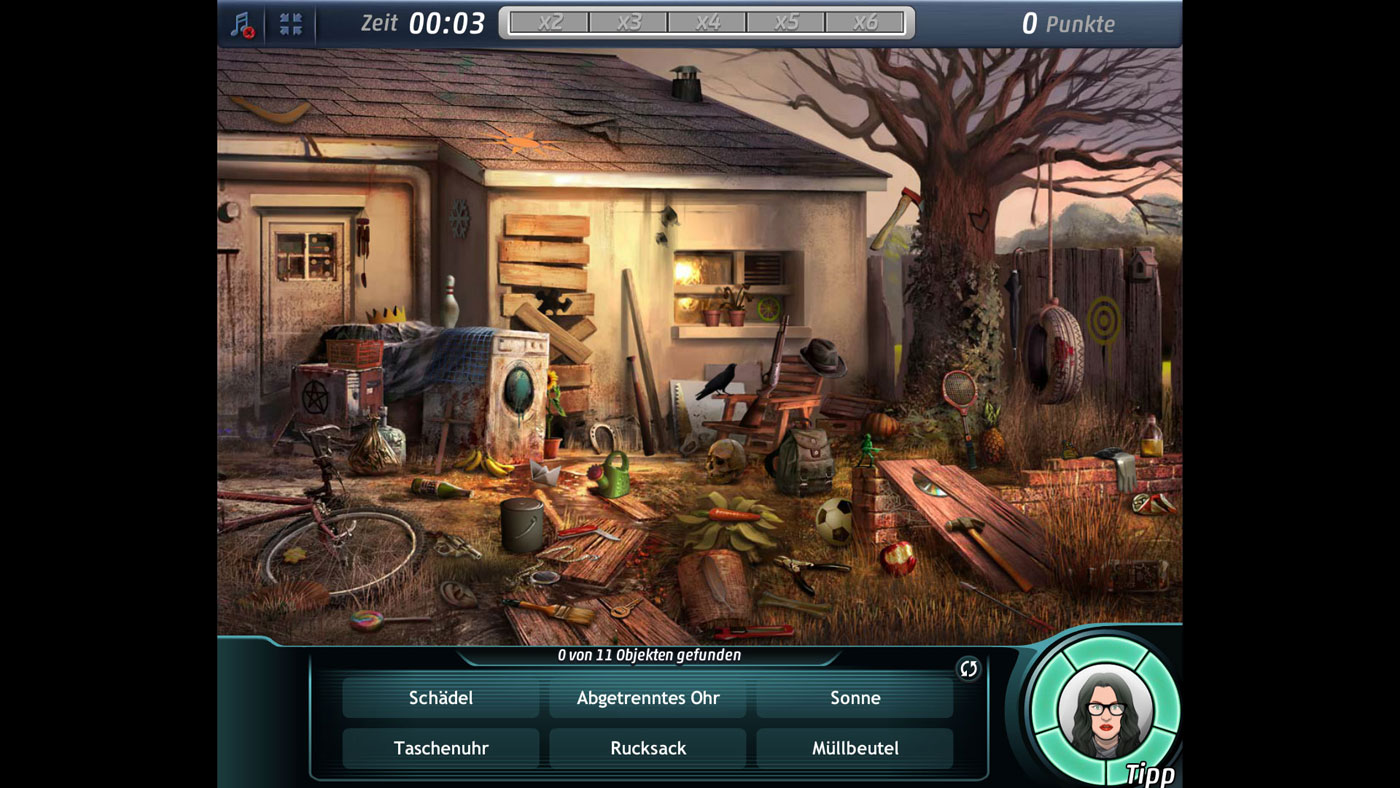Select the Sonne object entry
Screen dimensions: 1400x788
[x=855, y=698]
